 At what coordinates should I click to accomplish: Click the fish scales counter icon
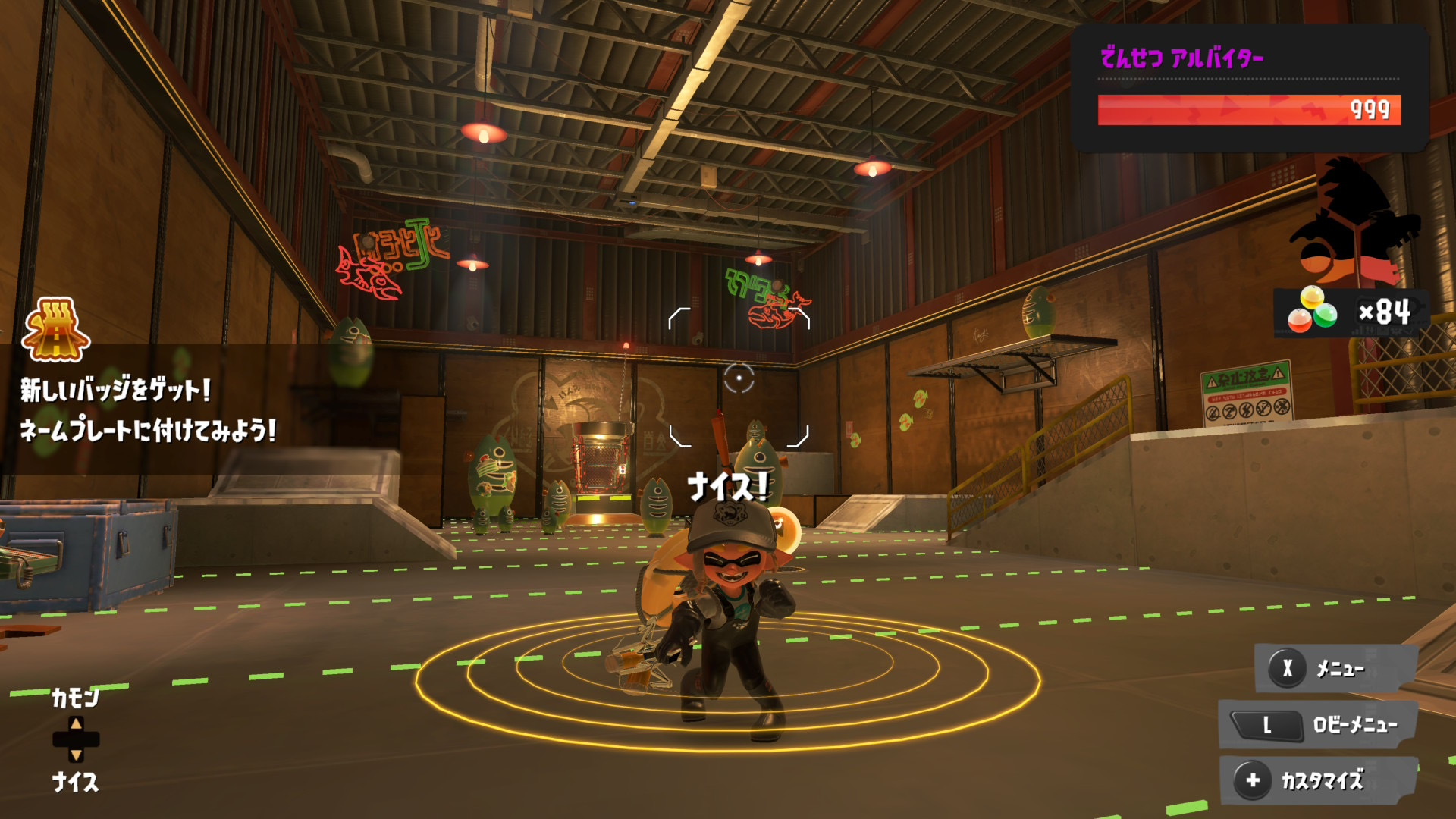(1313, 311)
